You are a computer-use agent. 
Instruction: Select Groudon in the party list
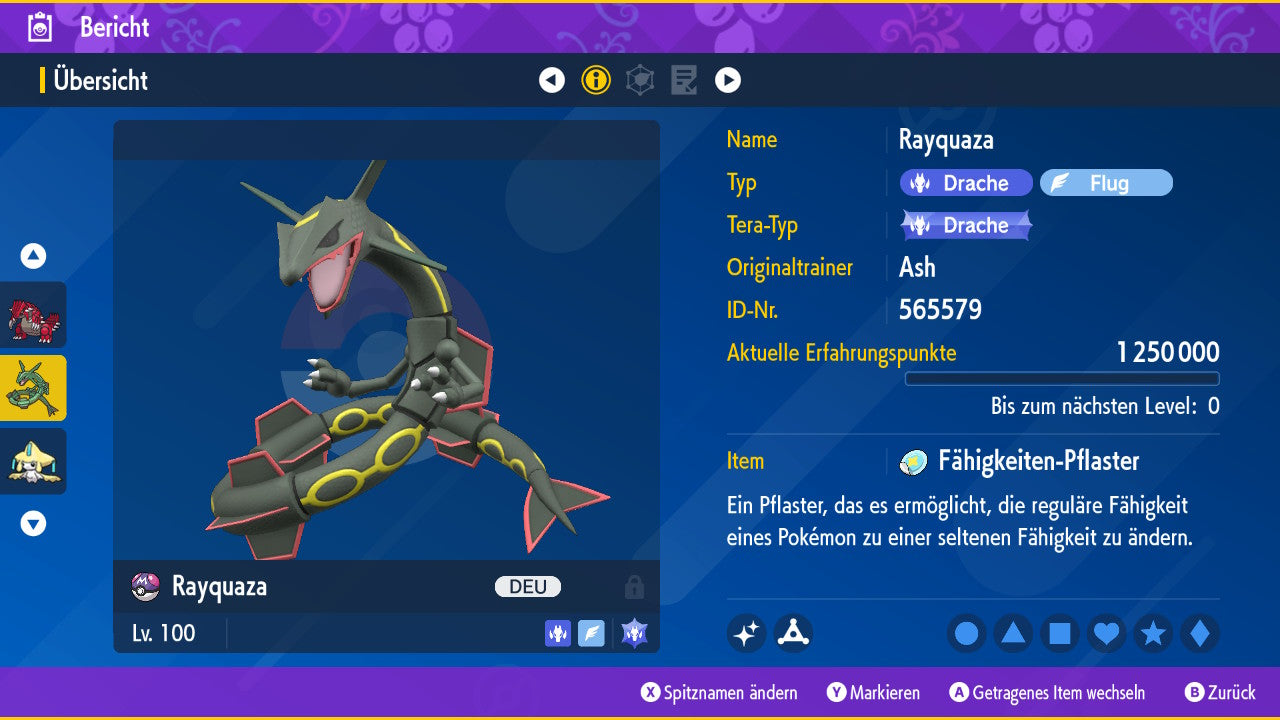point(34,314)
